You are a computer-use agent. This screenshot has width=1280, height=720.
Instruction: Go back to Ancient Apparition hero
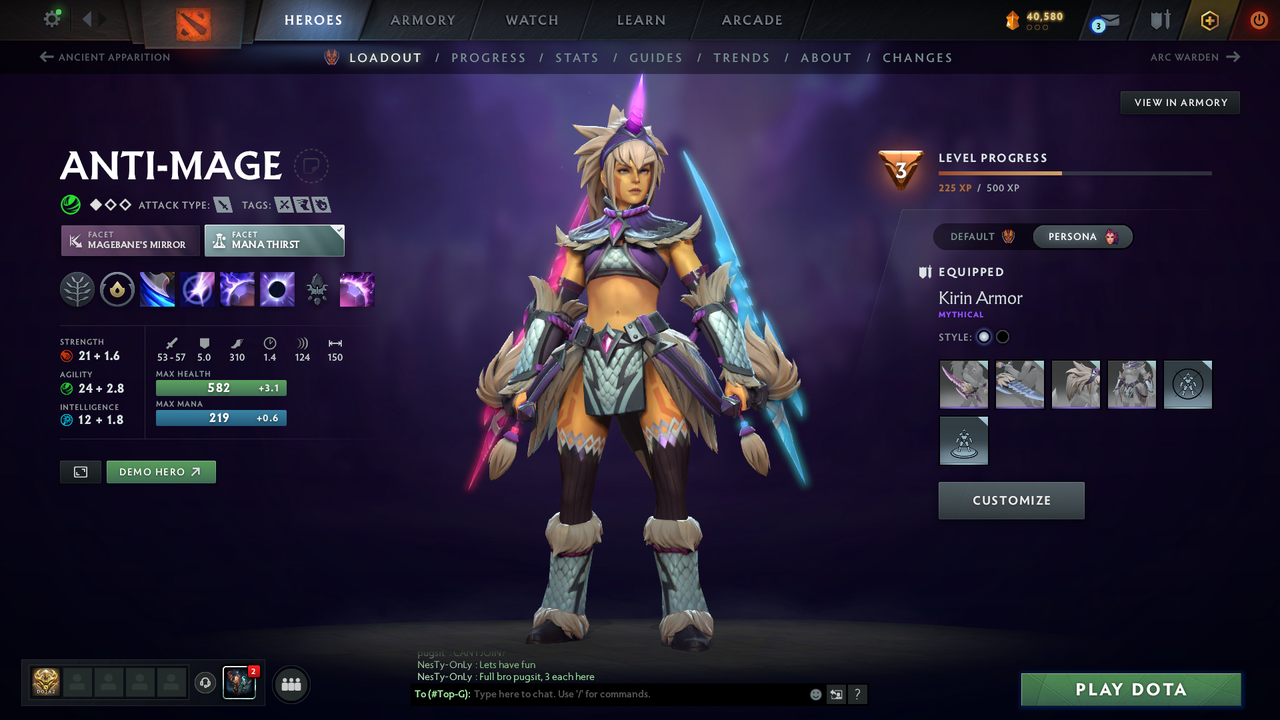tap(104, 57)
